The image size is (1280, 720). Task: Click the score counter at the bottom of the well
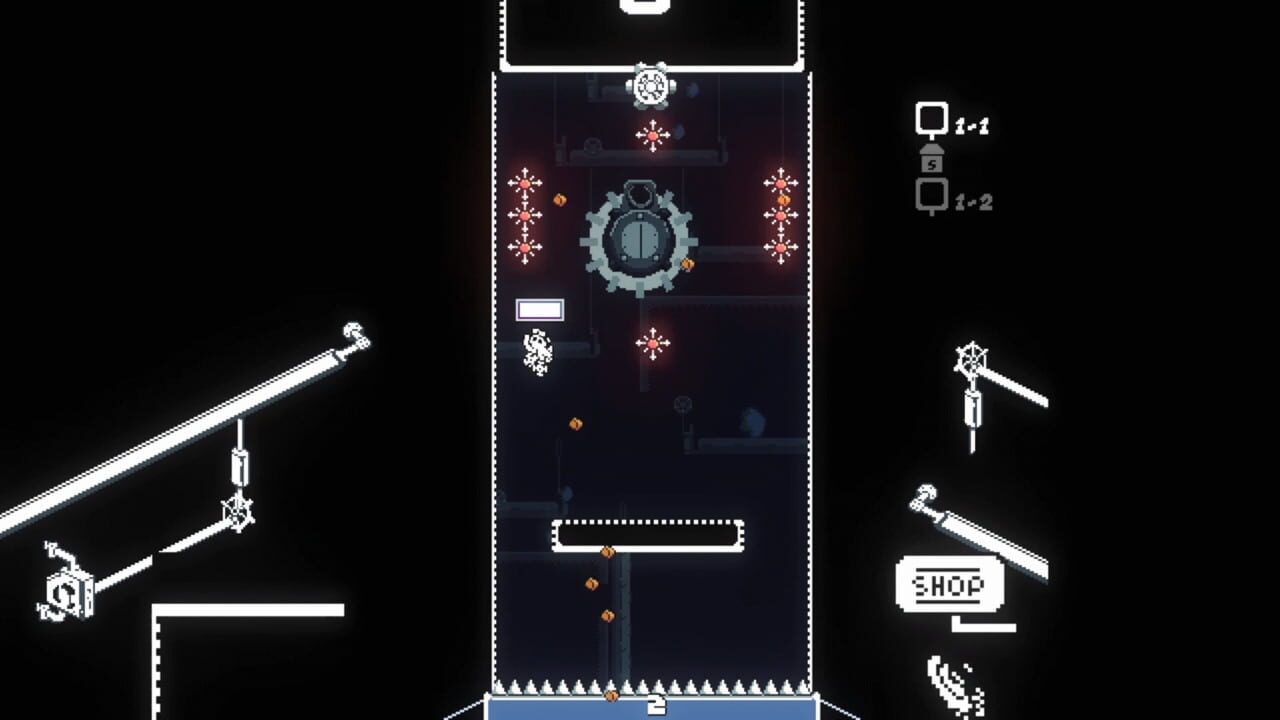tap(655, 703)
